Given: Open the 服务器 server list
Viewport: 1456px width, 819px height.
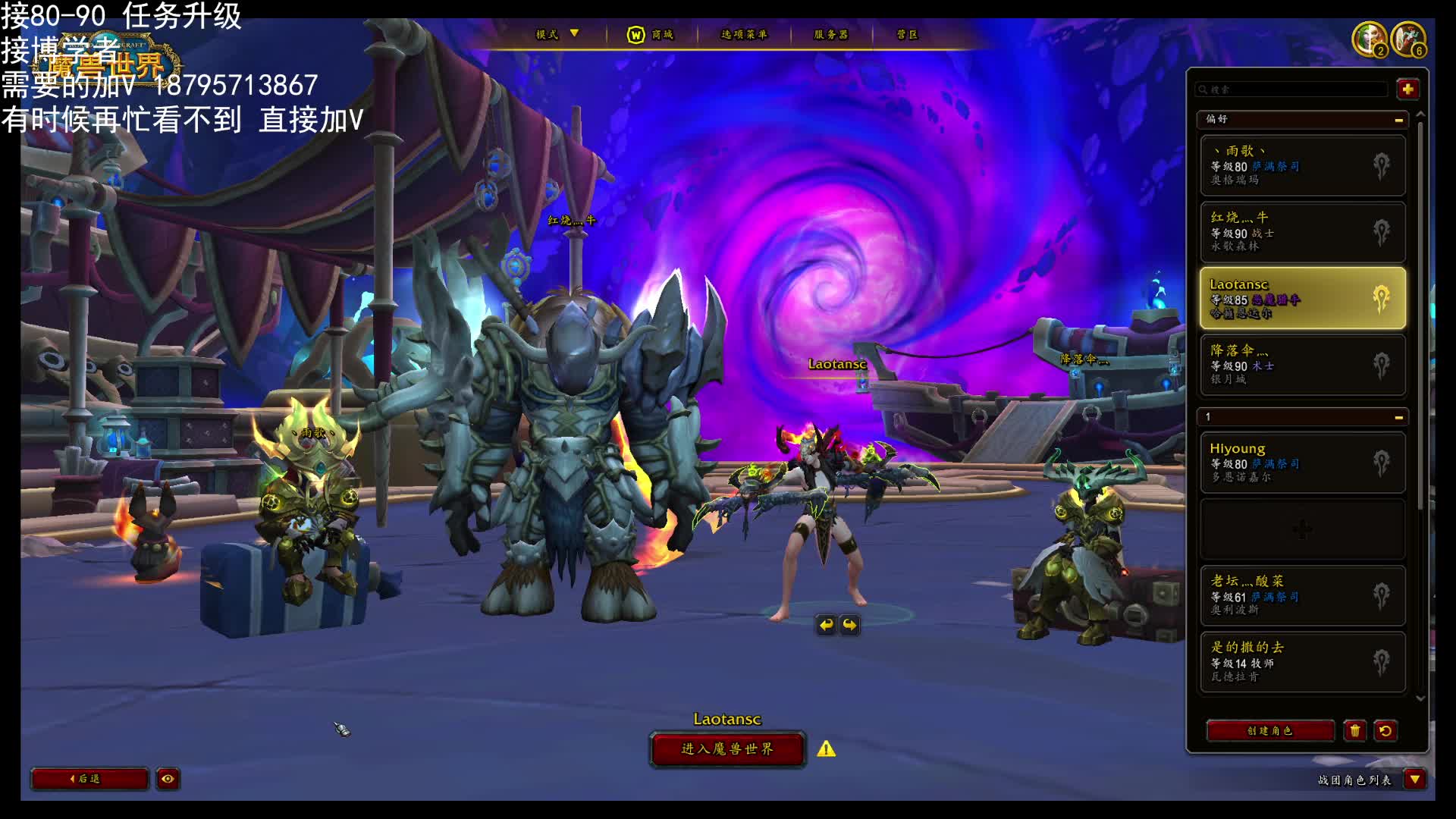Looking at the screenshot, I should [x=831, y=35].
